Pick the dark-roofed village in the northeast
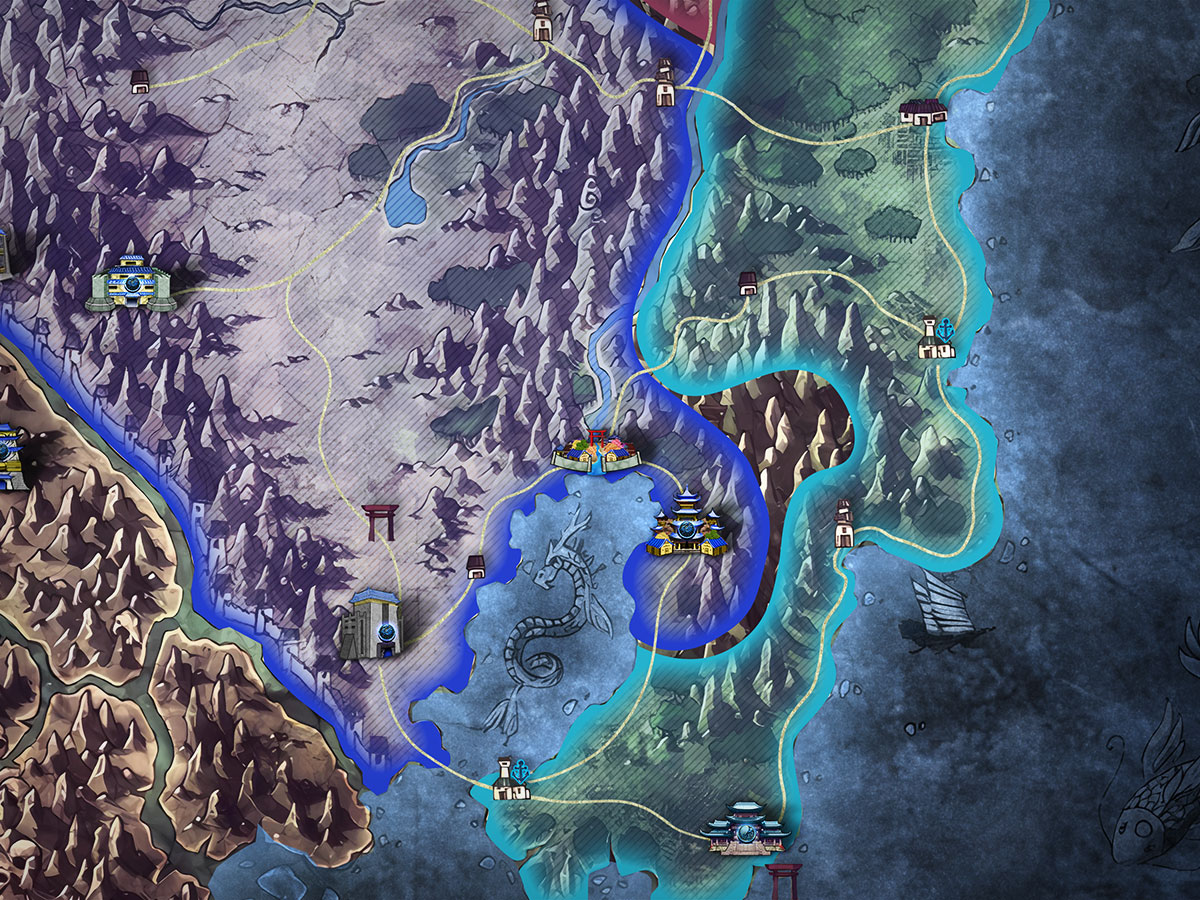1200x900 pixels. pyautogui.click(x=923, y=112)
